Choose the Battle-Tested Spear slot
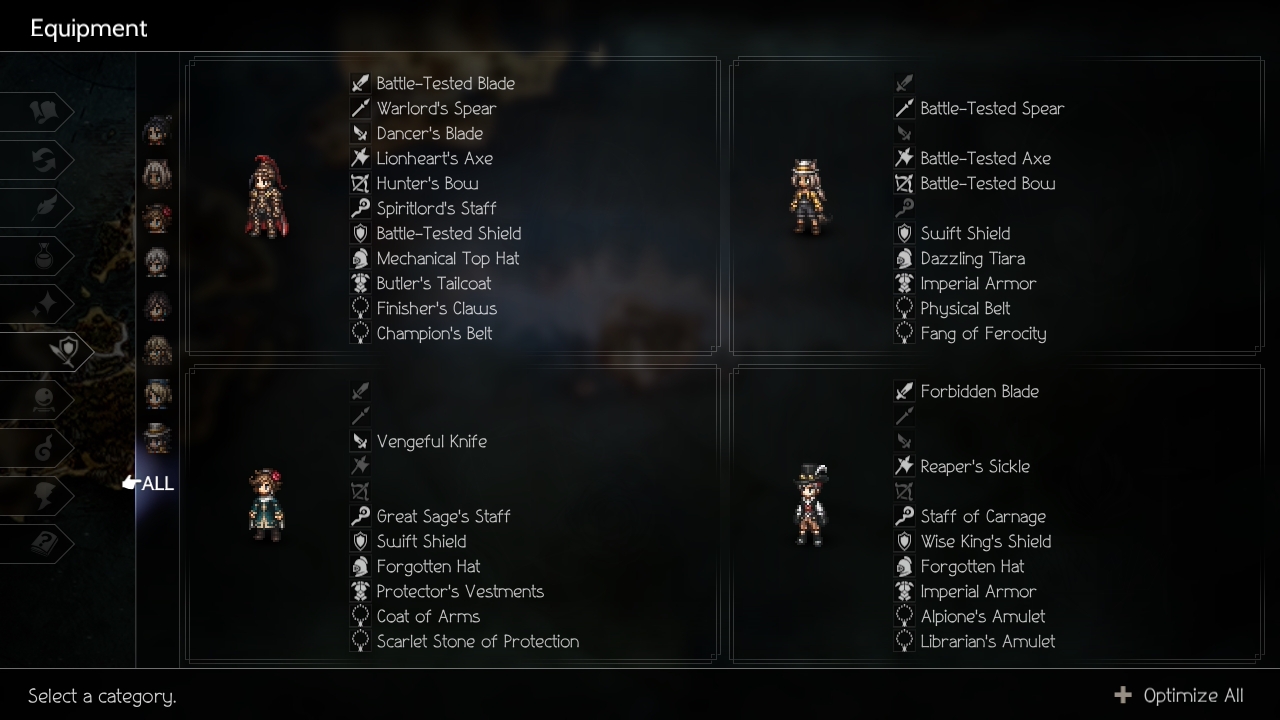The image size is (1280, 720). 991,109
